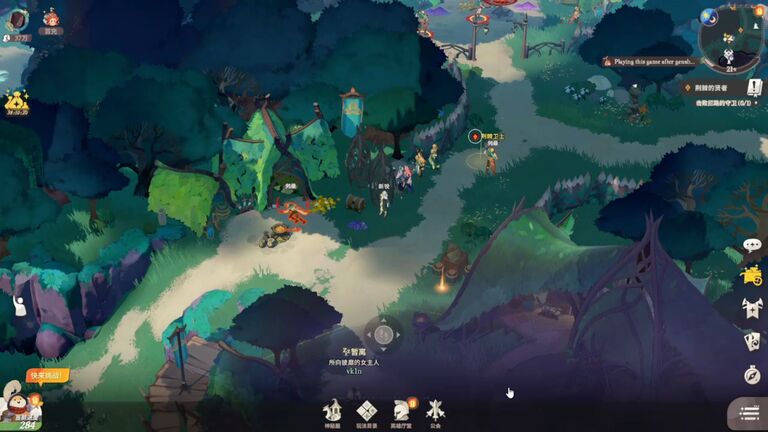Viewport: 768px width, 432px height.
Task: Open the knight helmet hero menu
Action: [x=401, y=411]
